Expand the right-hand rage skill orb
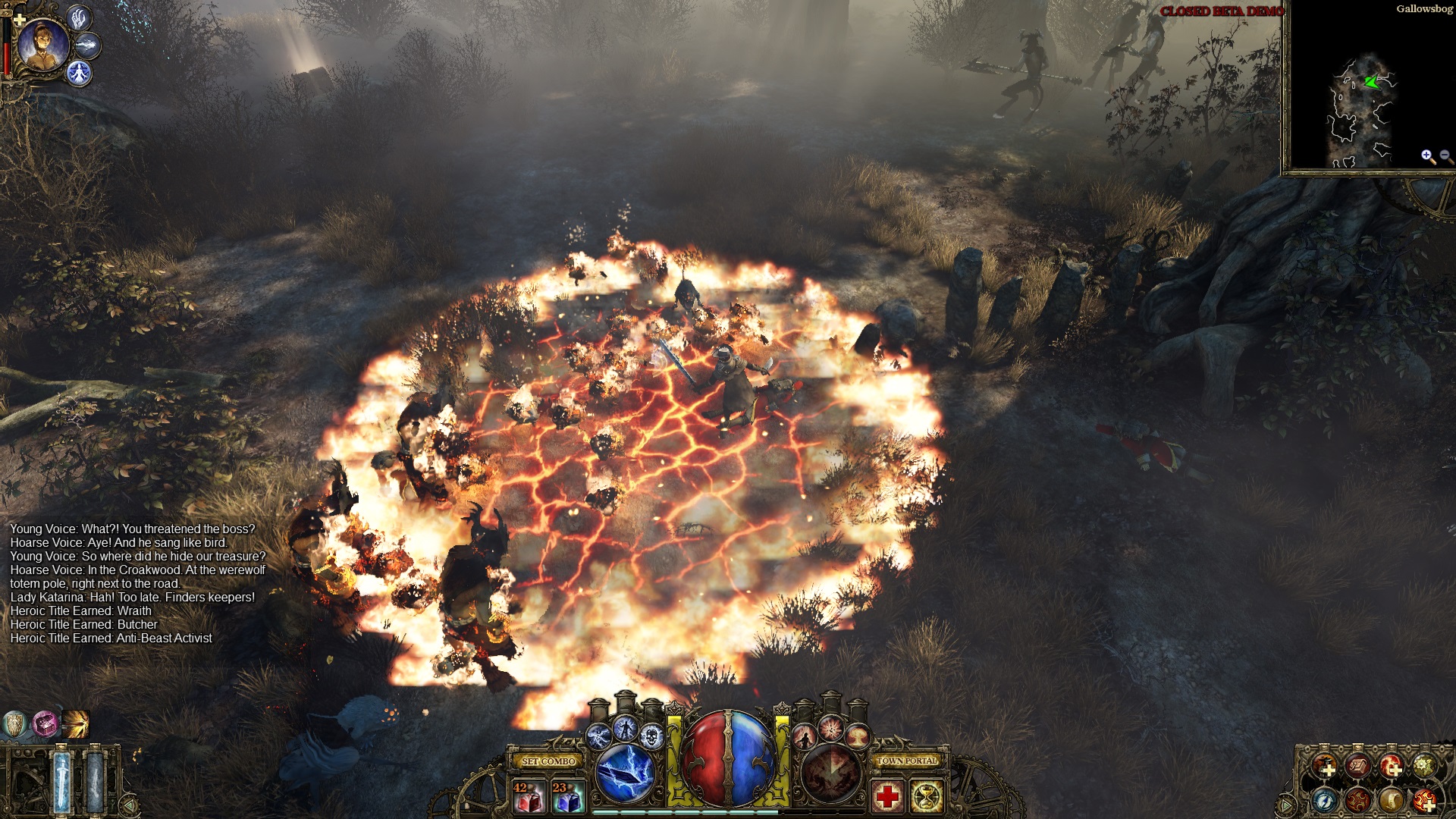Screen dimensions: 1456x819 pyautogui.click(x=830, y=776)
